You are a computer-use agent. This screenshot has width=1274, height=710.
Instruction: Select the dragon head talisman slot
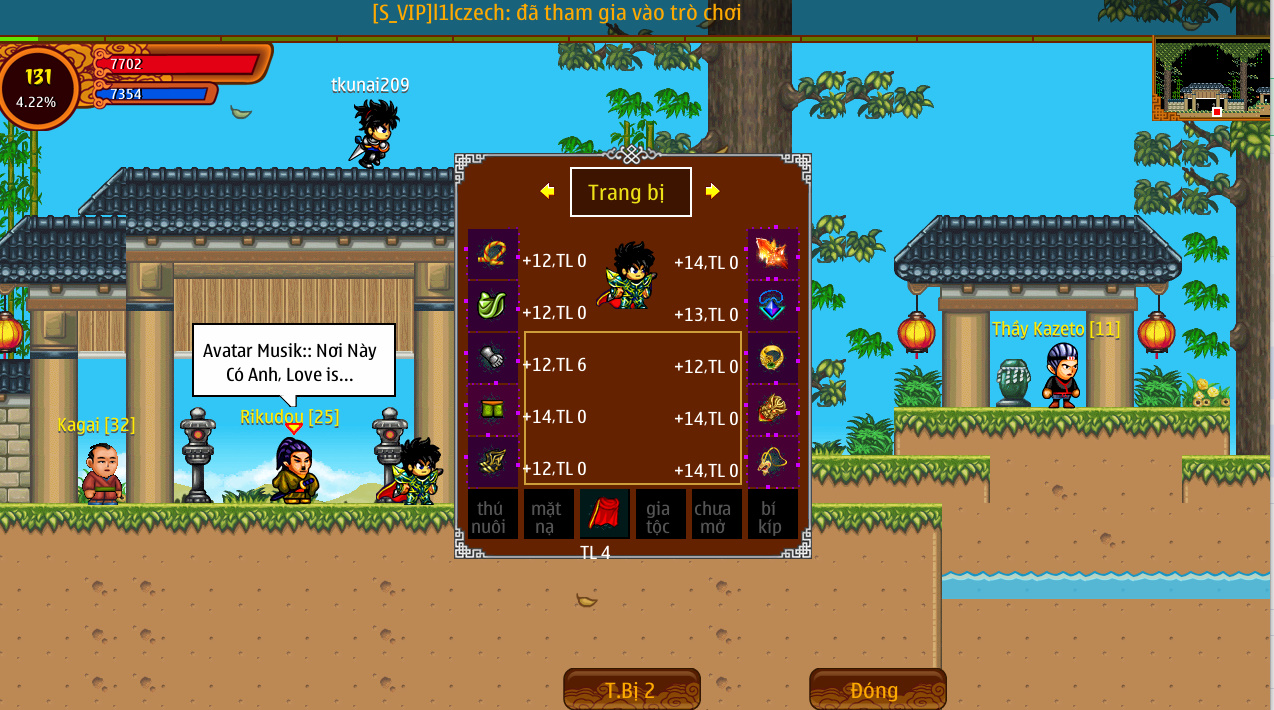[773, 462]
